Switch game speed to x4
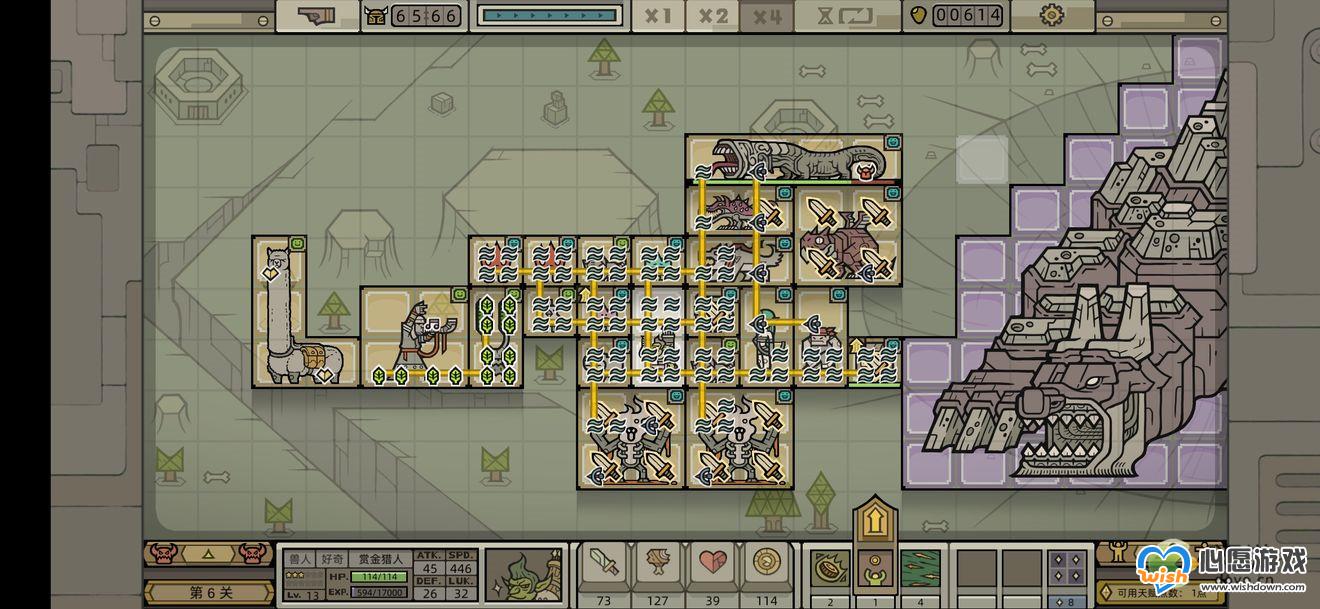 (x=767, y=16)
